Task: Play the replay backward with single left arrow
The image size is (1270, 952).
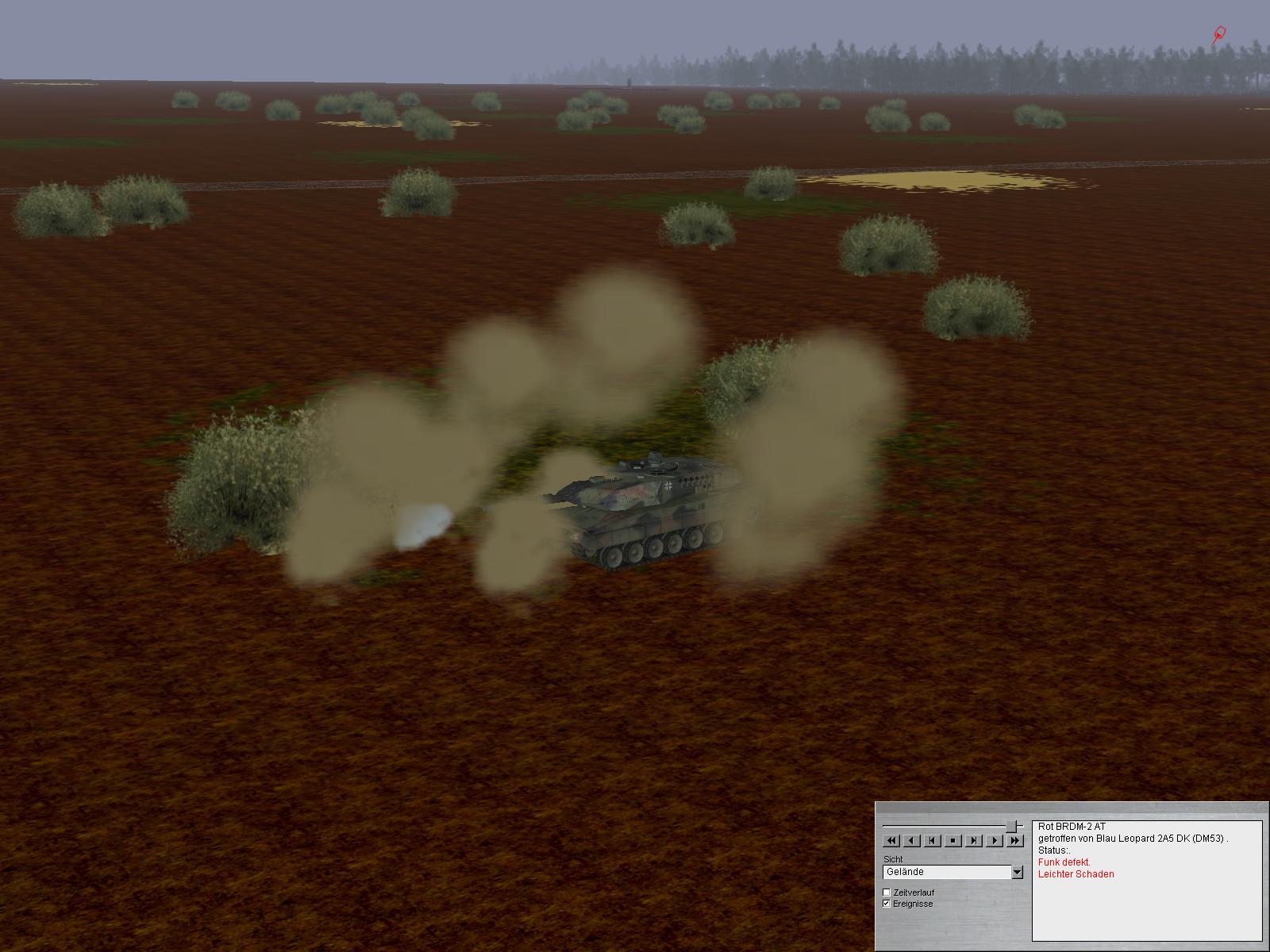Action: coord(911,841)
